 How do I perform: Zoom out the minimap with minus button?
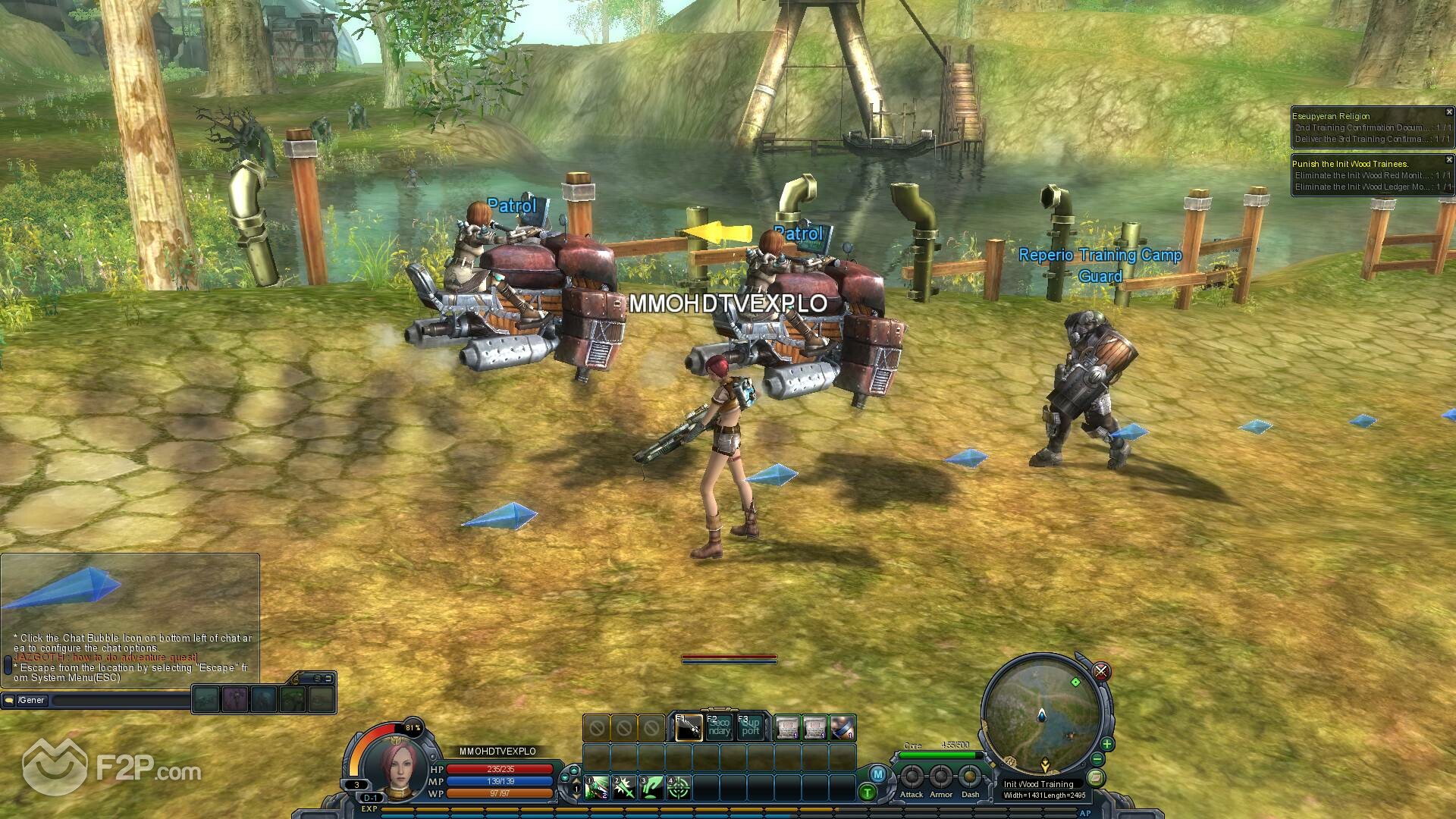pyautogui.click(x=1097, y=760)
